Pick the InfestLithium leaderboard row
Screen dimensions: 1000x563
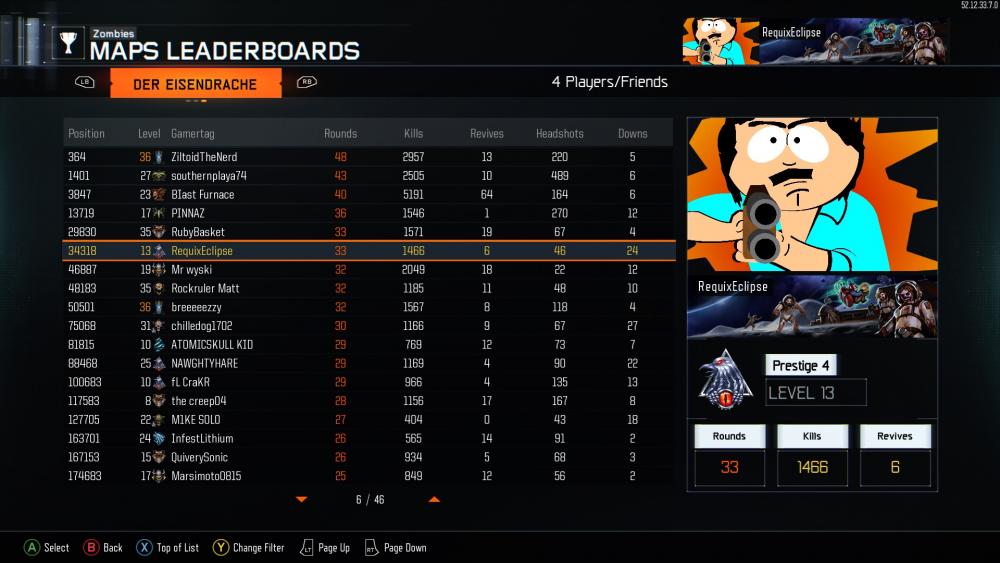(368, 438)
